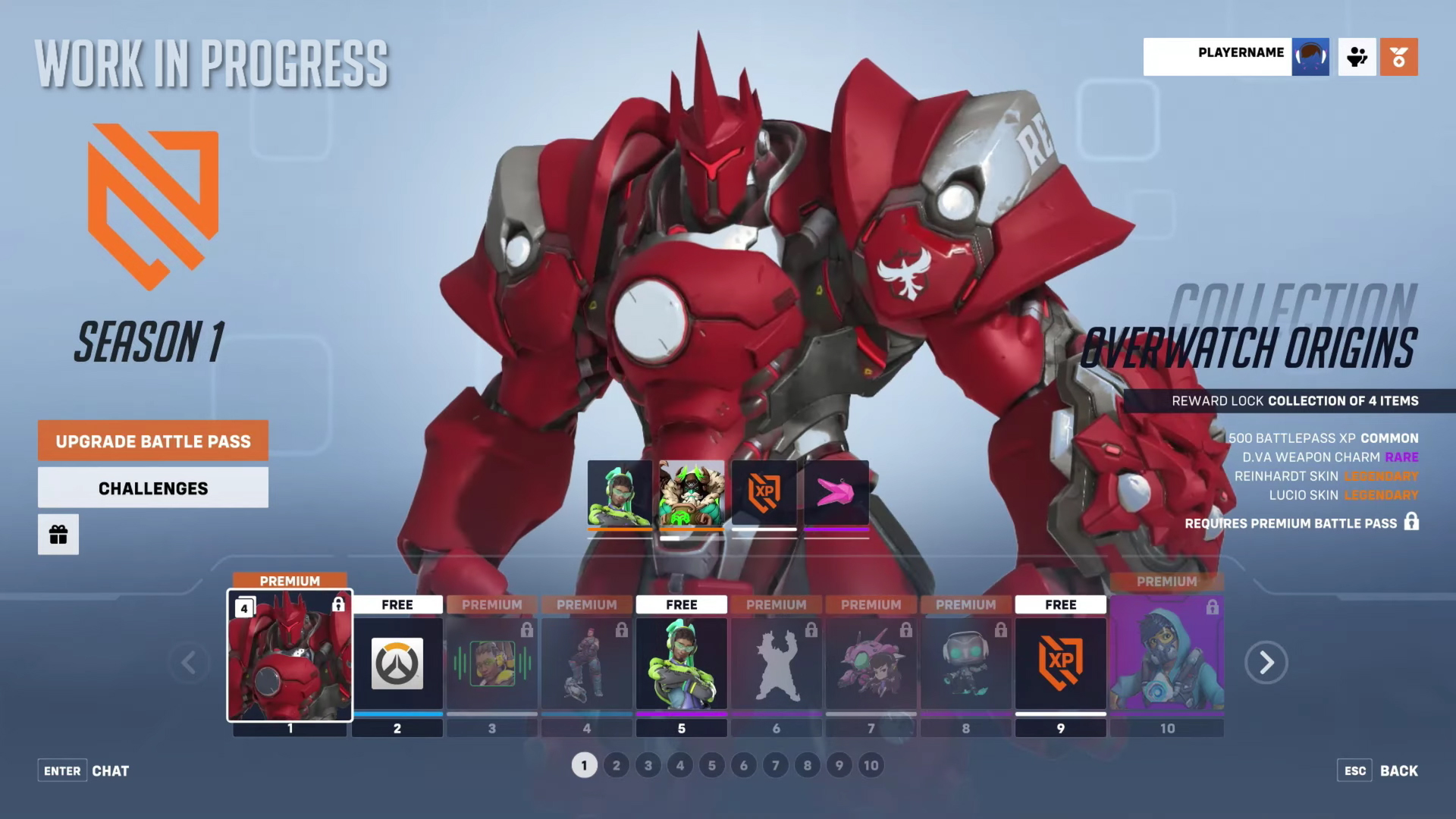Pick the tier 10 purple premium reward

(x=1166, y=656)
